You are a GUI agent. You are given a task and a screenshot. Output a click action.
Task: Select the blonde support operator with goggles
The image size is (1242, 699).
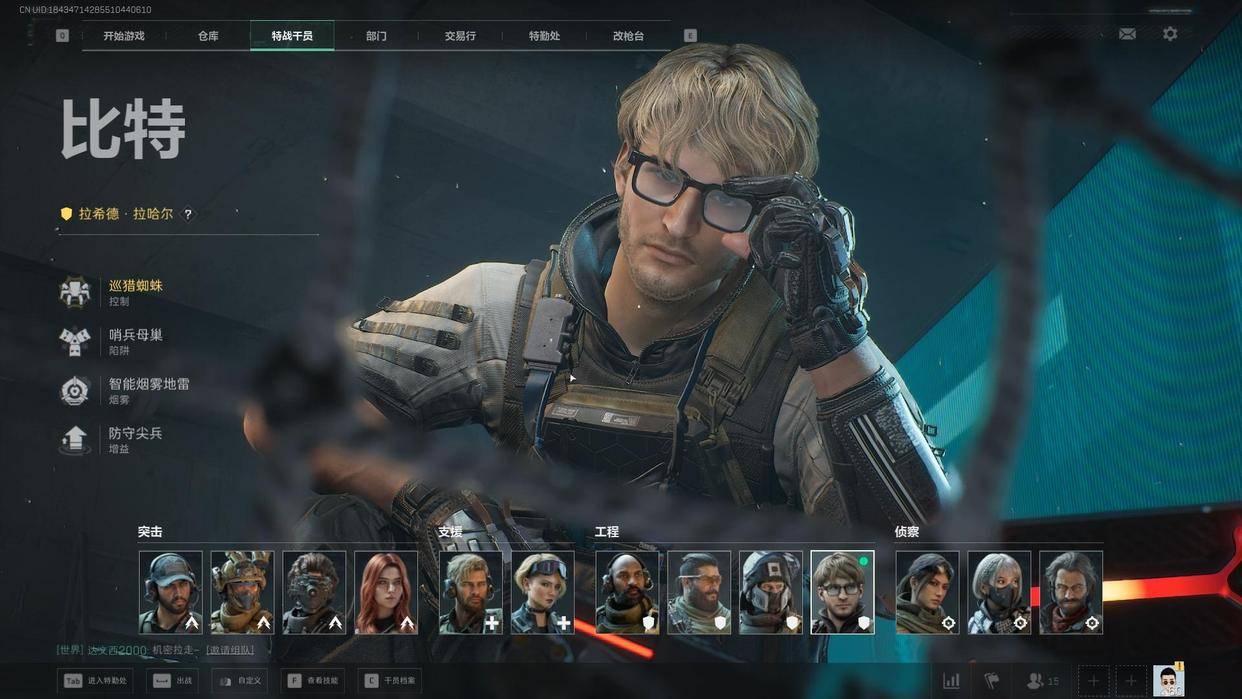point(543,592)
